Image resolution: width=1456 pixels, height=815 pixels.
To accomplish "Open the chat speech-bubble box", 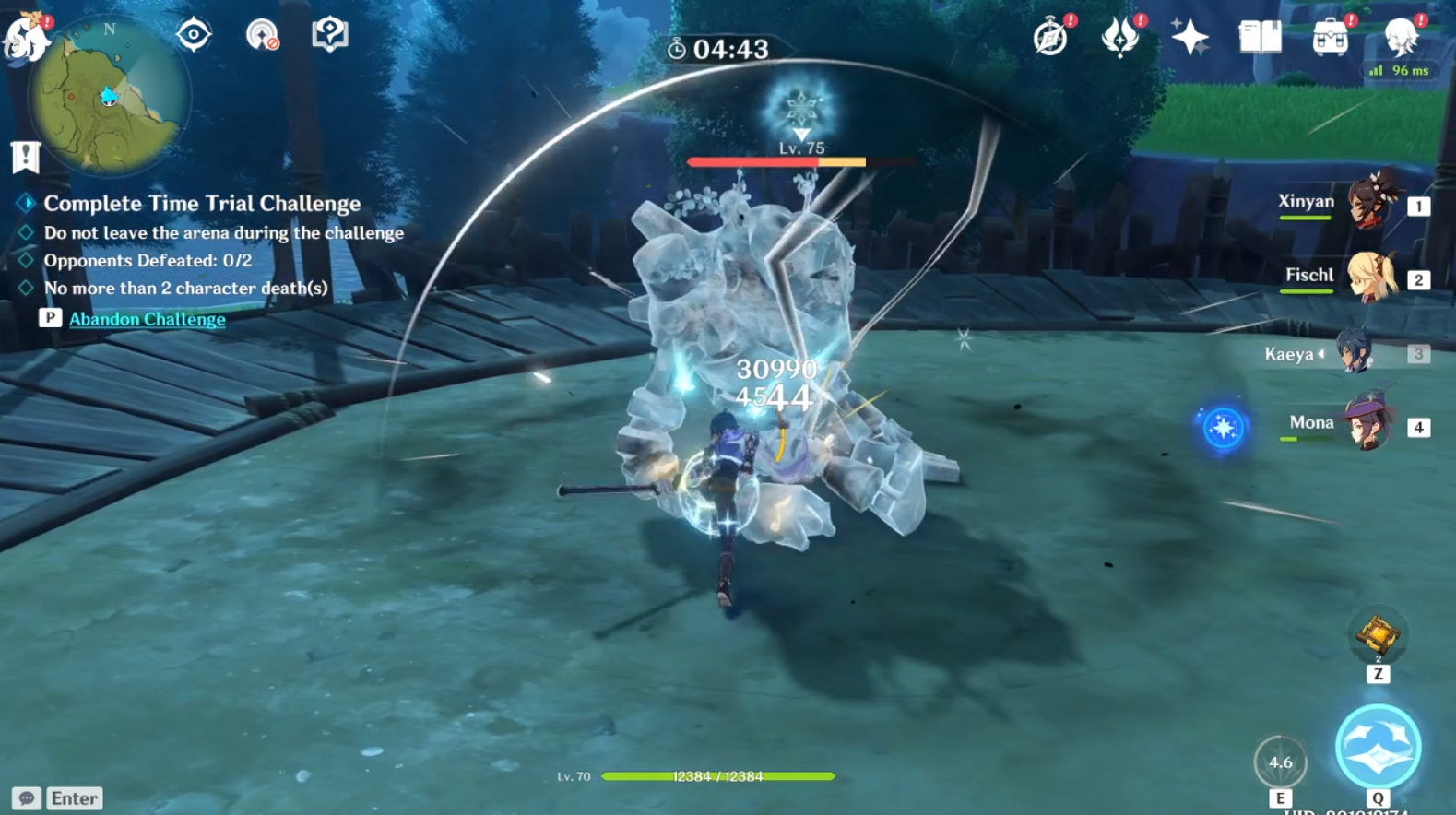I will pos(27,798).
